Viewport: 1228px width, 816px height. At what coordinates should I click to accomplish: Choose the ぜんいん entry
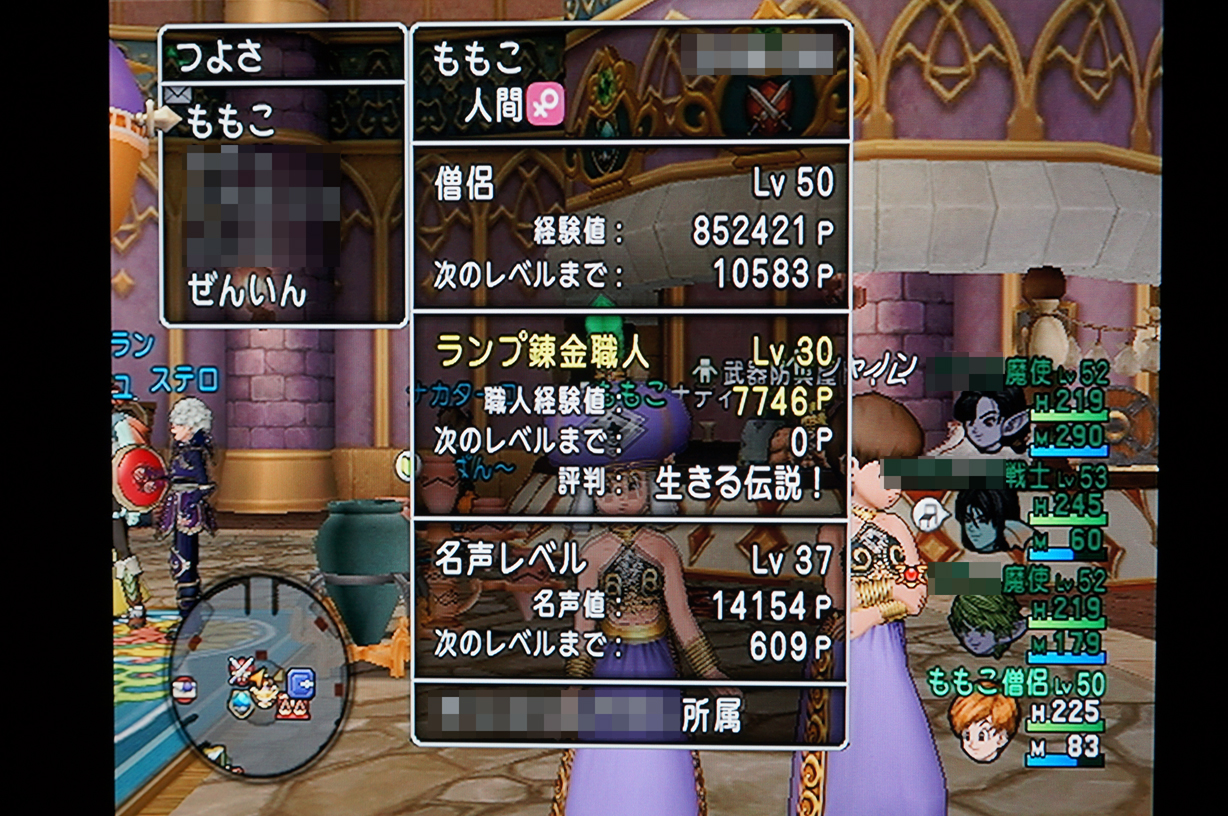tap(246, 291)
